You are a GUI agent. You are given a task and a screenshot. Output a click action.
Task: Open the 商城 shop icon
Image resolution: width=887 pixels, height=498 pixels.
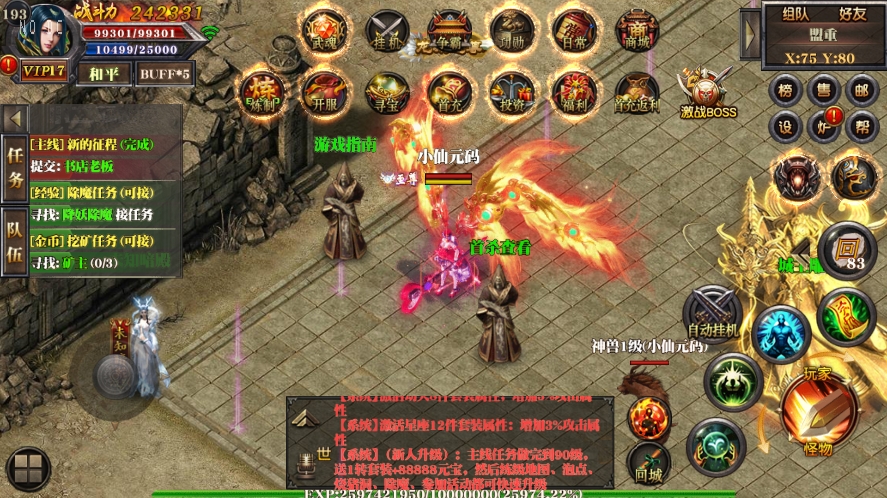[637, 32]
